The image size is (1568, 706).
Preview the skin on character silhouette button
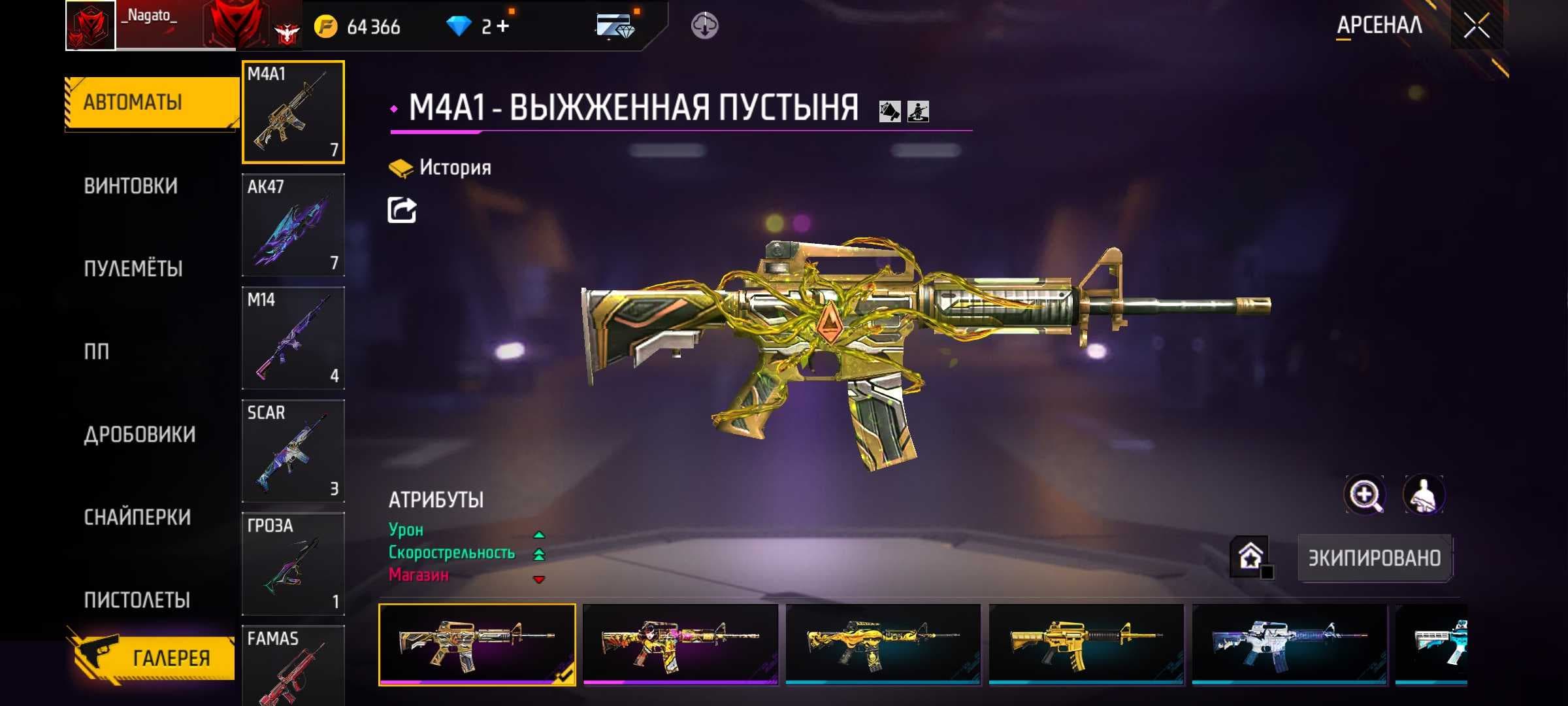pos(1424,496)
